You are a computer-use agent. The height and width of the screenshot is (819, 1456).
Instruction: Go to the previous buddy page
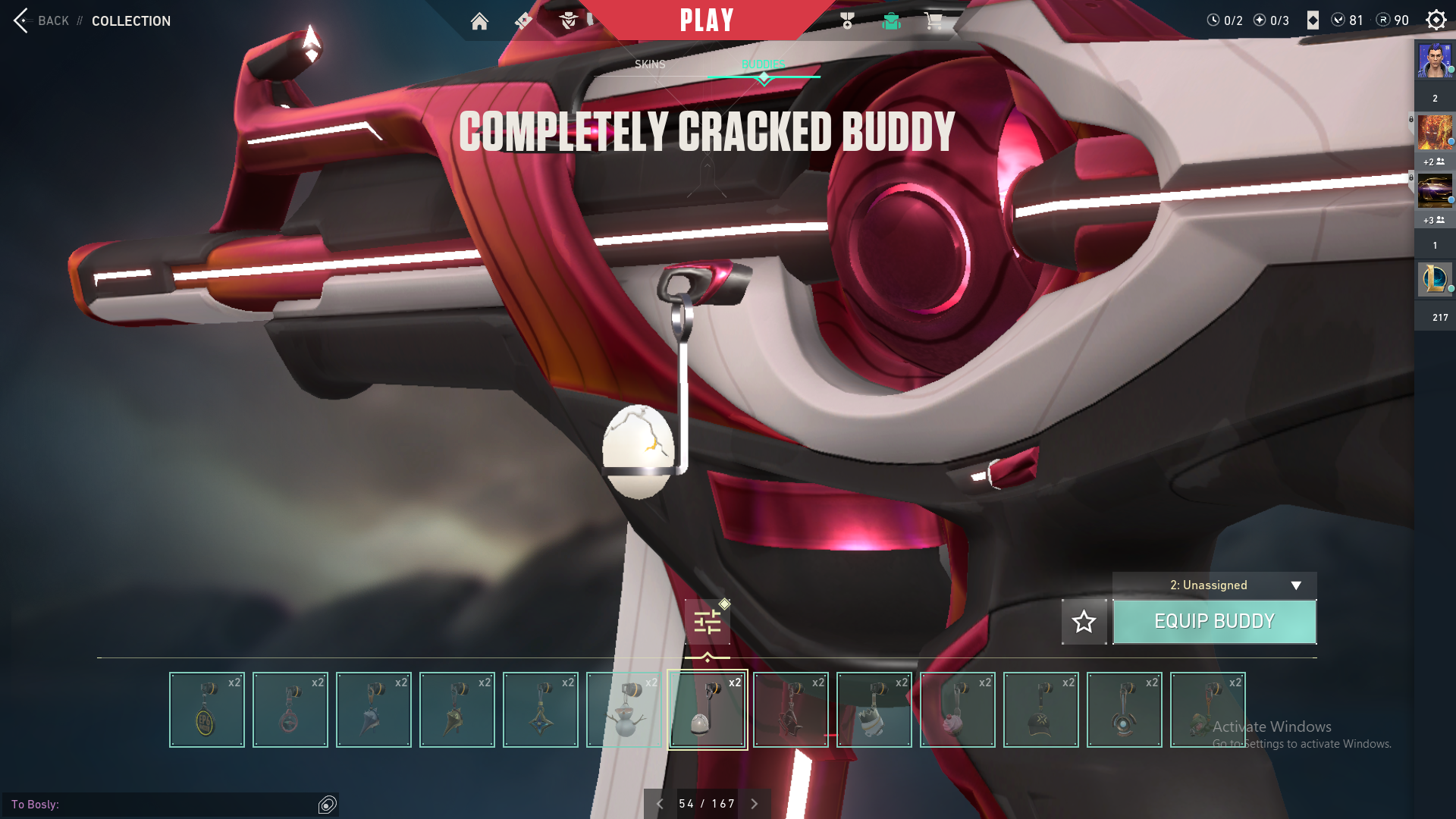[660, 804]
